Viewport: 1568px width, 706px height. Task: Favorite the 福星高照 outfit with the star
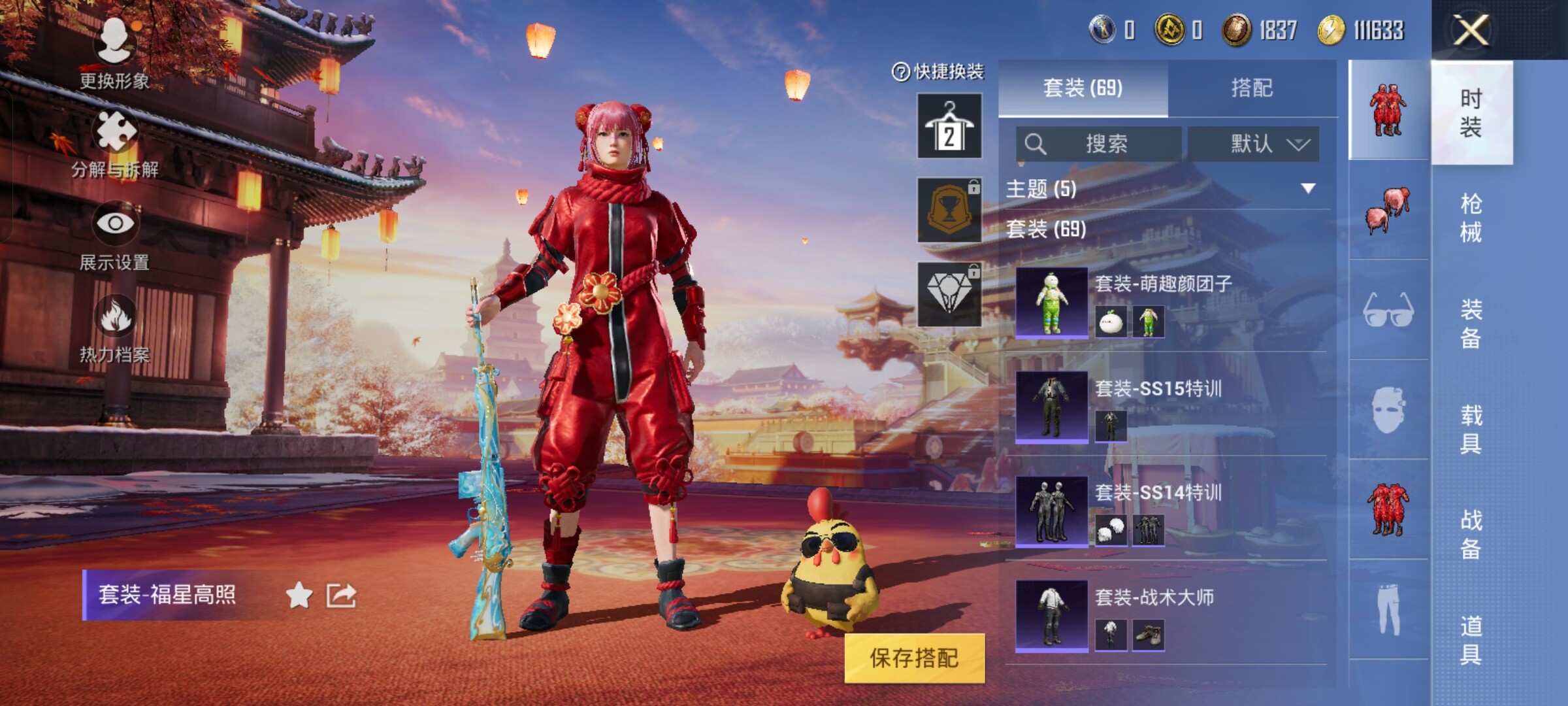(x=299, y=596)
